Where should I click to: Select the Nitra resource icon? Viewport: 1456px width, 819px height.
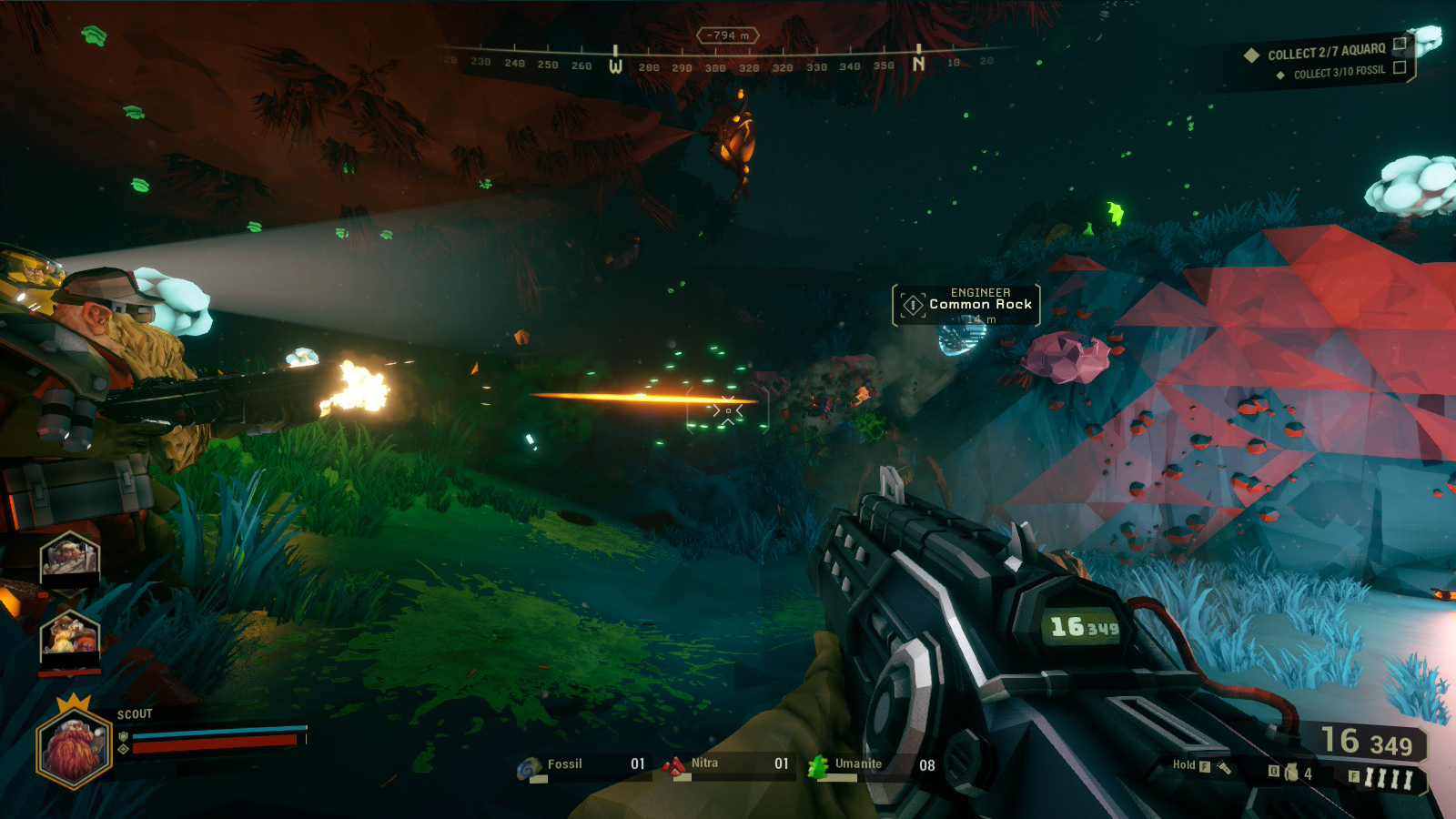tap(674, 767)
